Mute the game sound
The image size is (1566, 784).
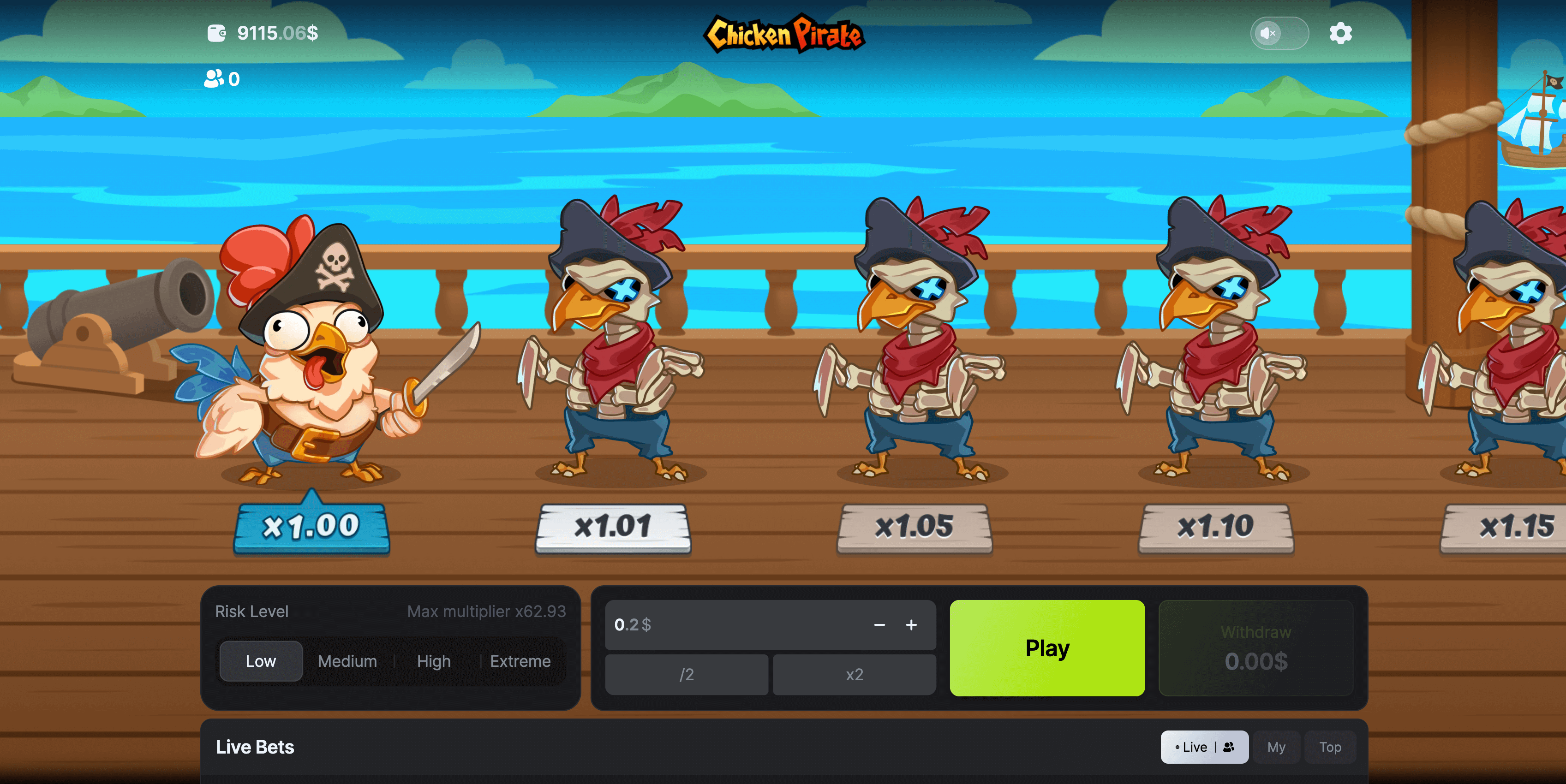point(1269,33)
